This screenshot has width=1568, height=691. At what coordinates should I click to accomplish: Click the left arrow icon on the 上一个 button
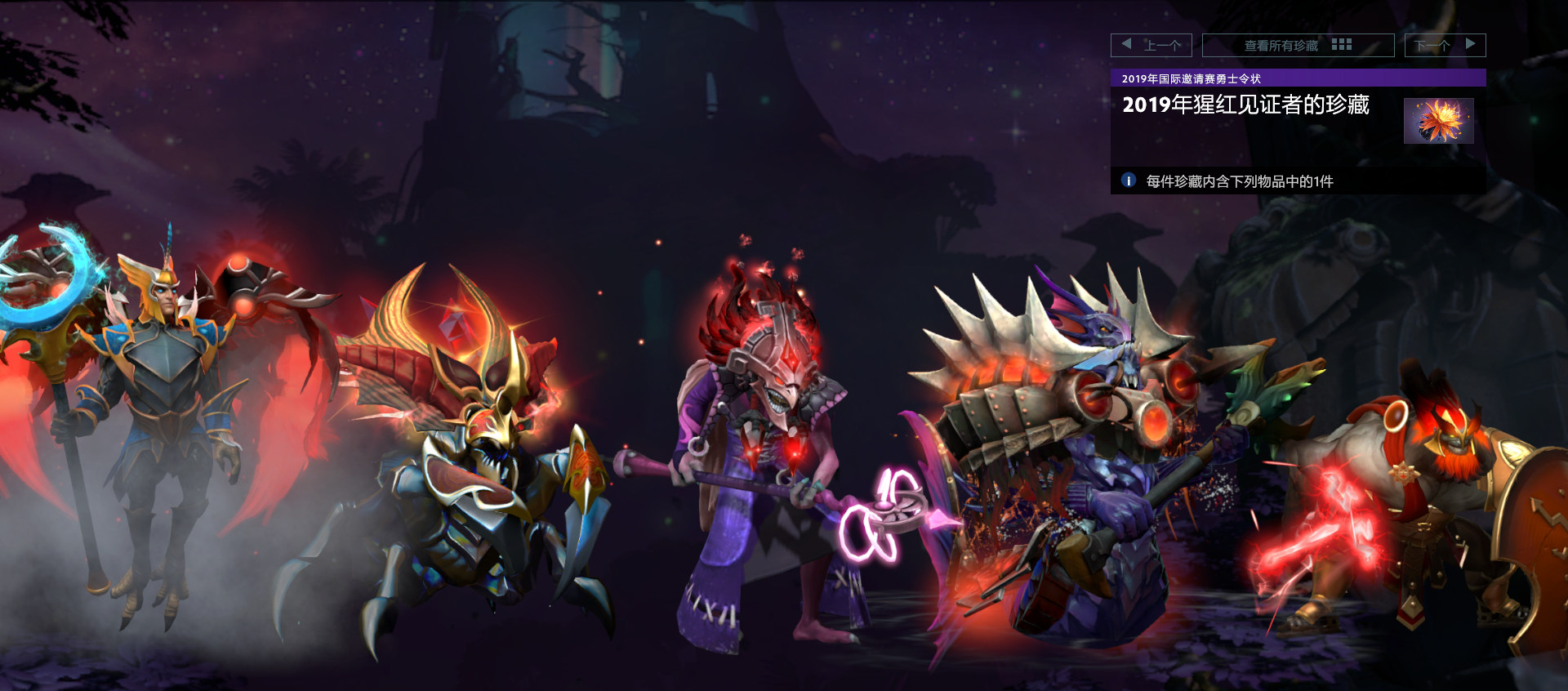click(x=1125, y=45)
